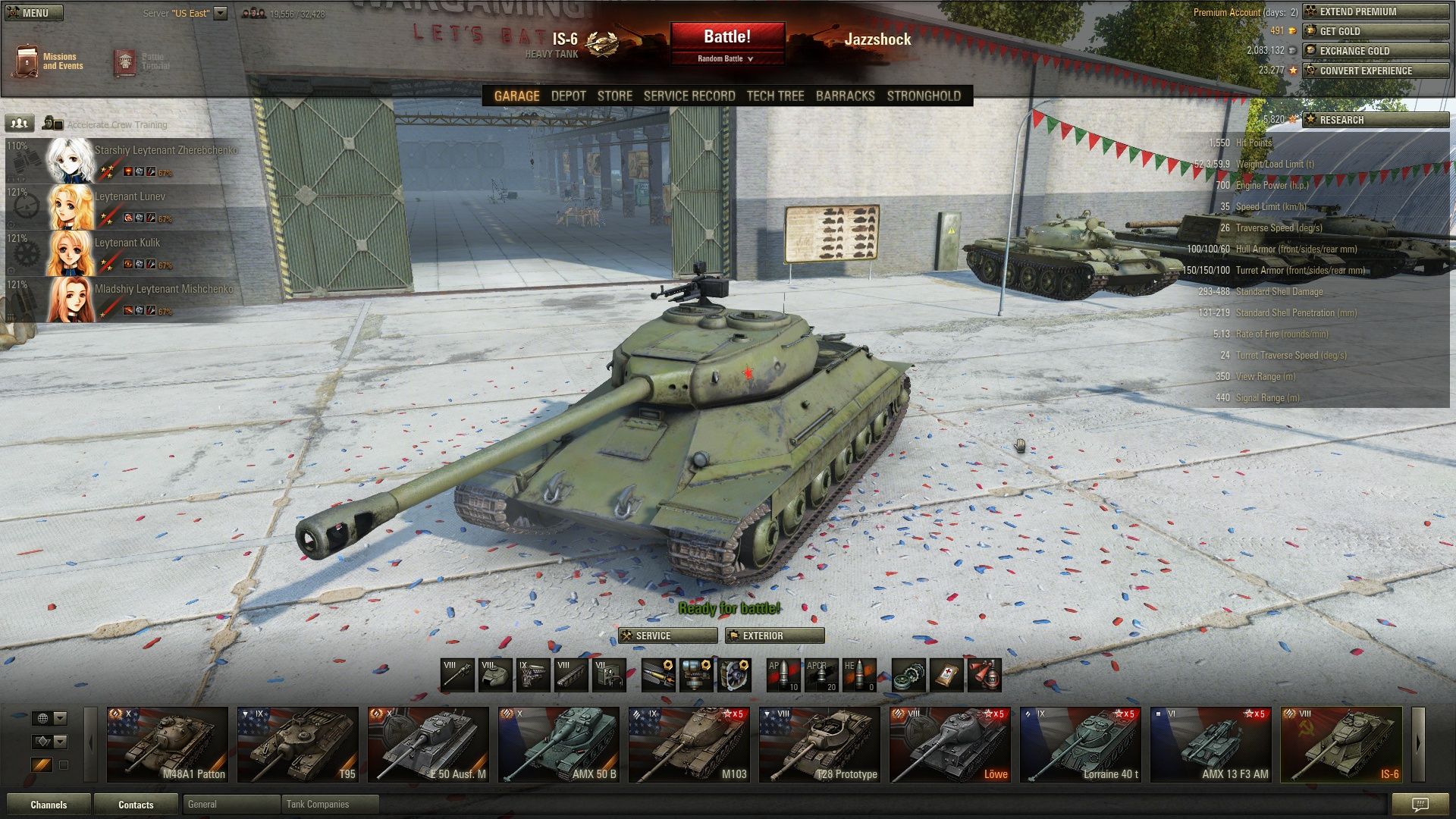Click Exchange Gold button
The height and width of the screenshot is (819, 1456).
[x=1374, y=51]
